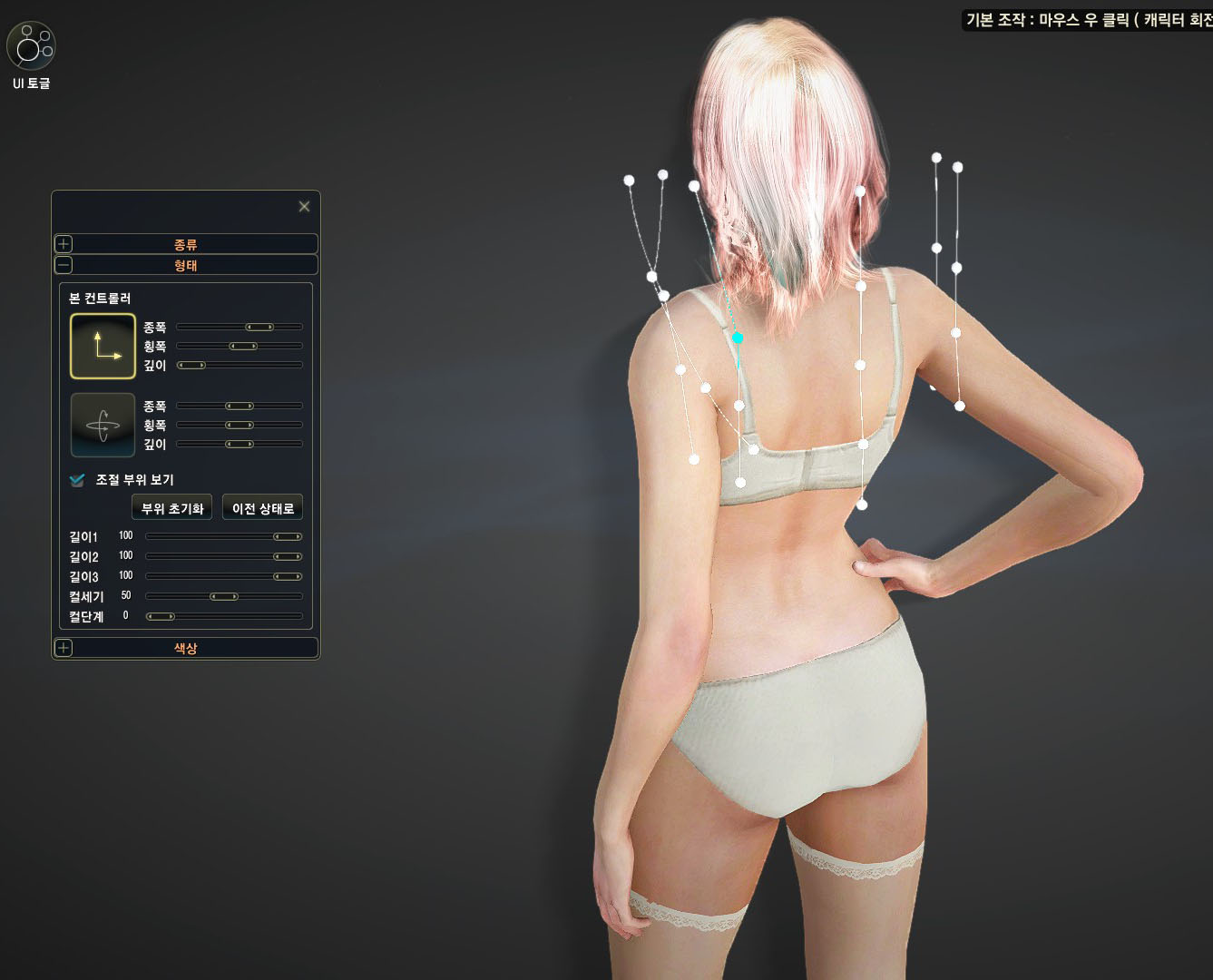This screenshot has height=980, width=1213.
Task: Toggle the 조절 부위 보기 checkbox
Action: (77, 480)
